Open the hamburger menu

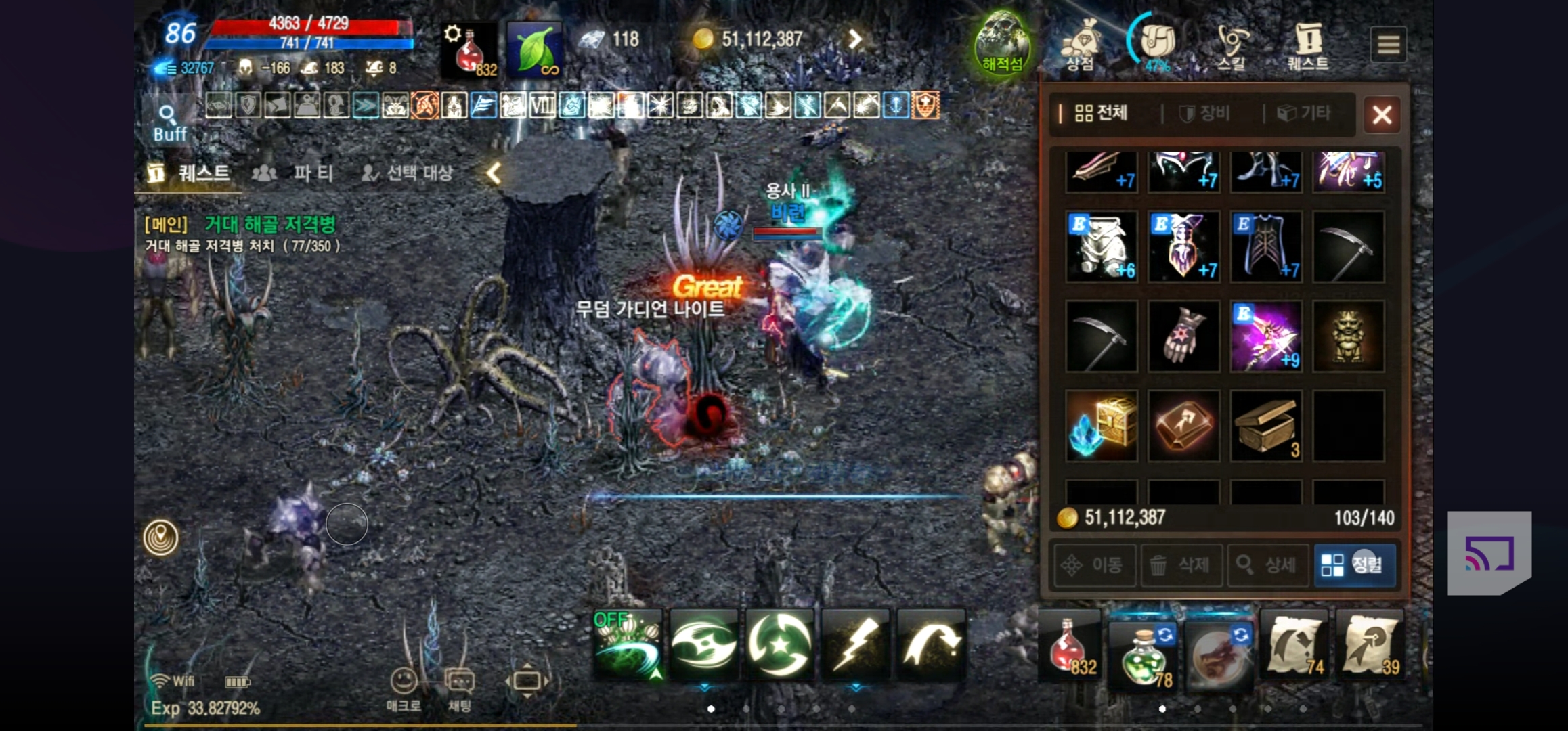1389,43
